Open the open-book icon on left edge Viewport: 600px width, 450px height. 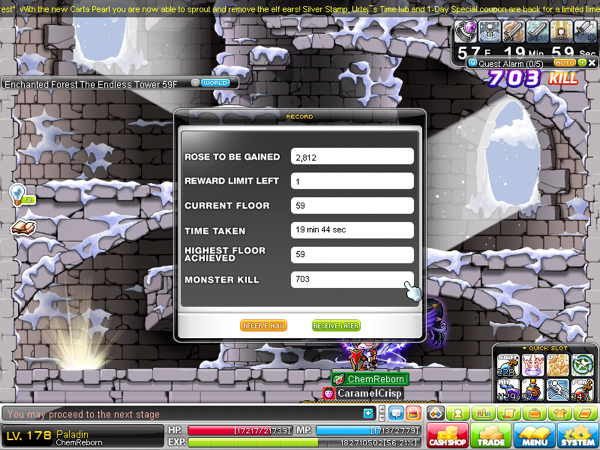22,228
